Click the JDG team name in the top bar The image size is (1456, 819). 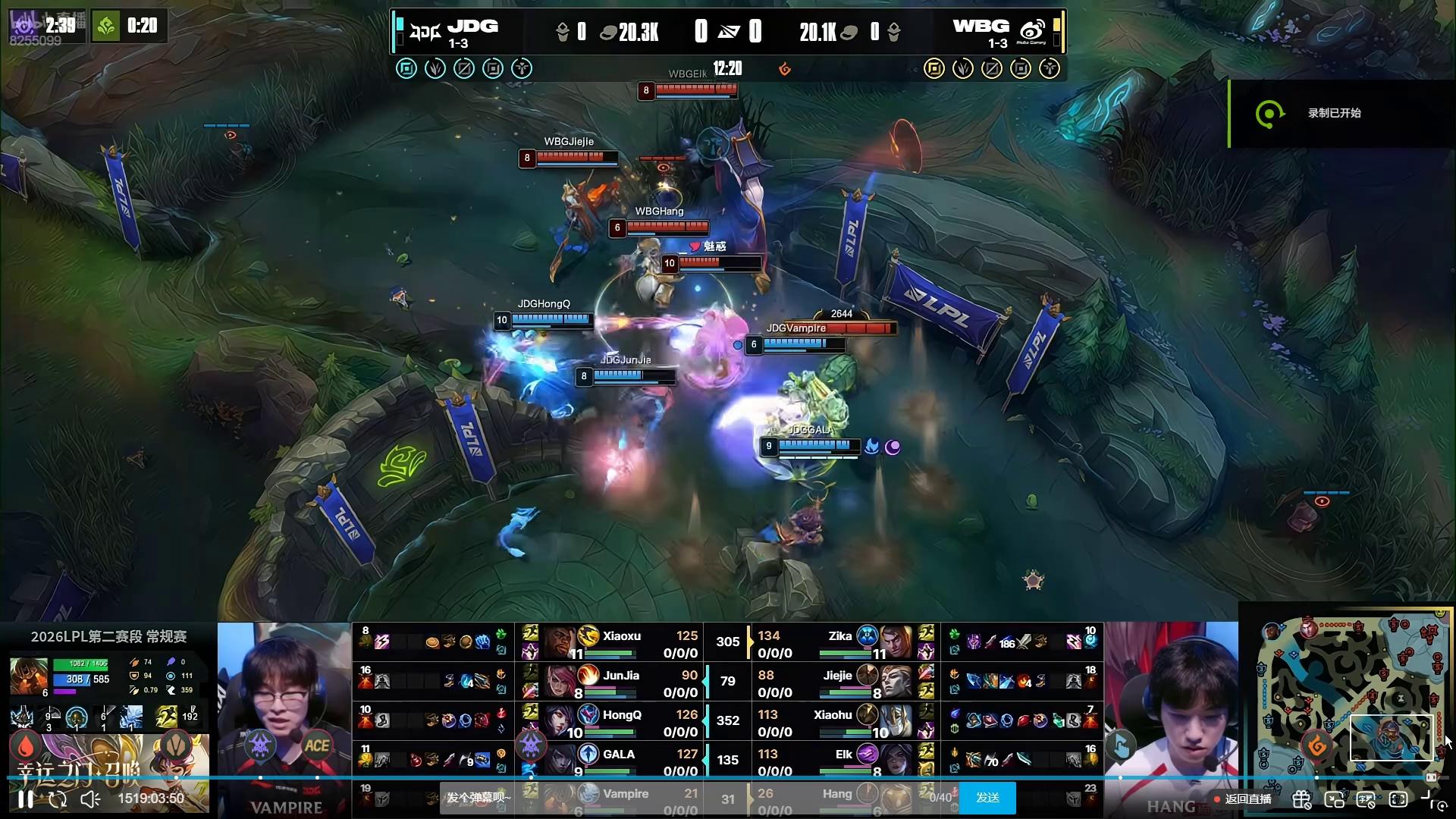(x=472, y=27)
